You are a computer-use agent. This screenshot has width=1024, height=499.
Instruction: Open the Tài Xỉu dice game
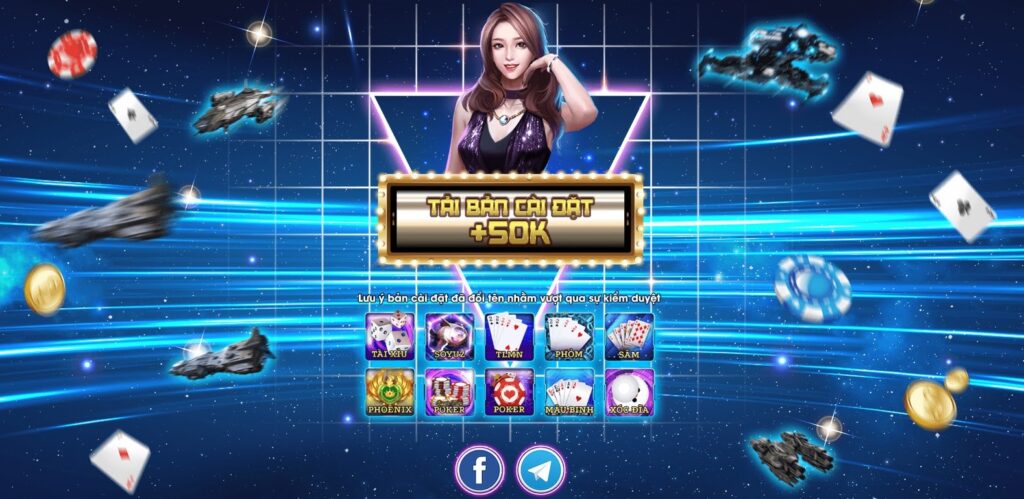click(390, 336)
